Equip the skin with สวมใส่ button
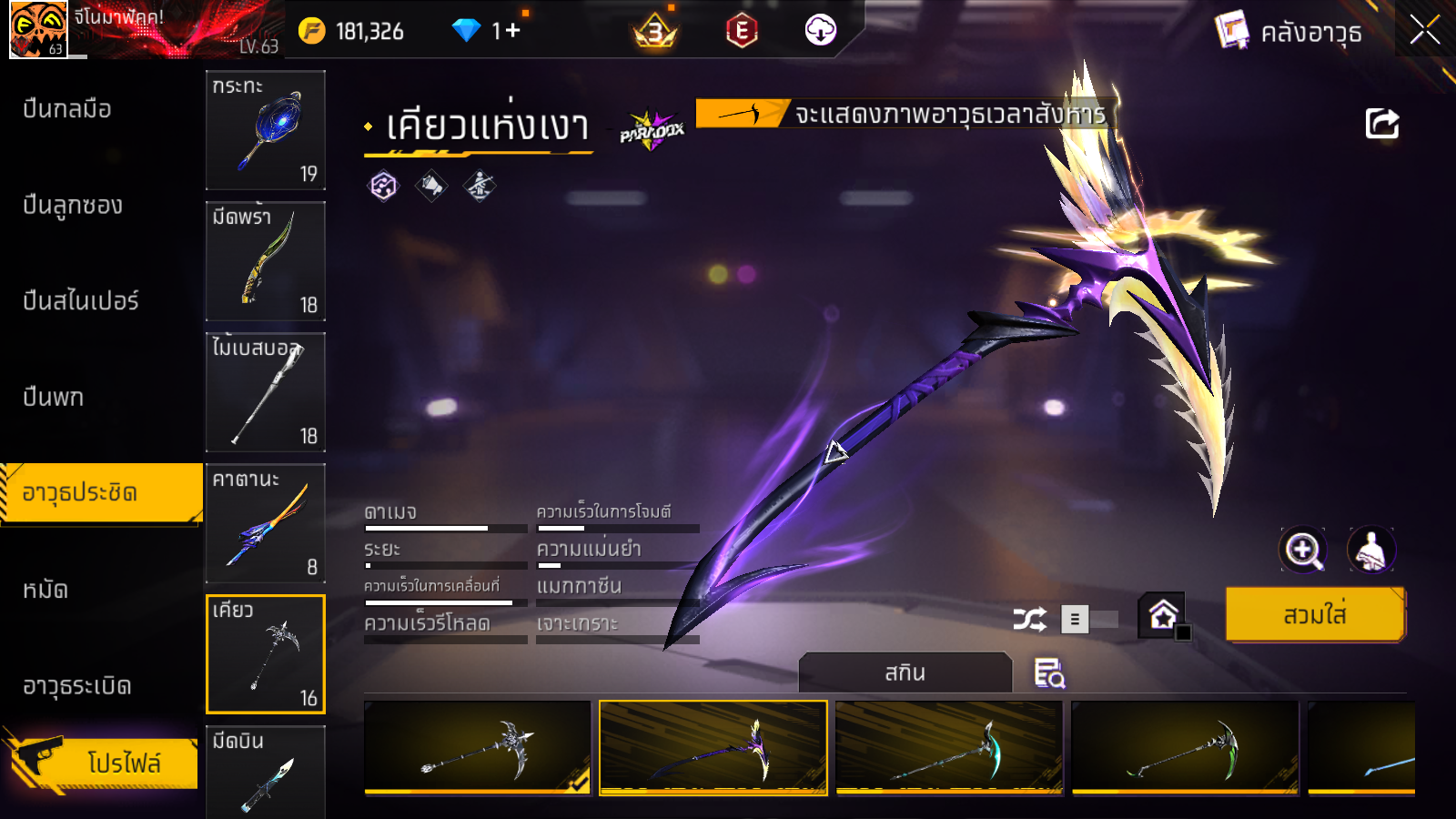Viewport: 1456px width, 819px height. [x=1314, y=615]
